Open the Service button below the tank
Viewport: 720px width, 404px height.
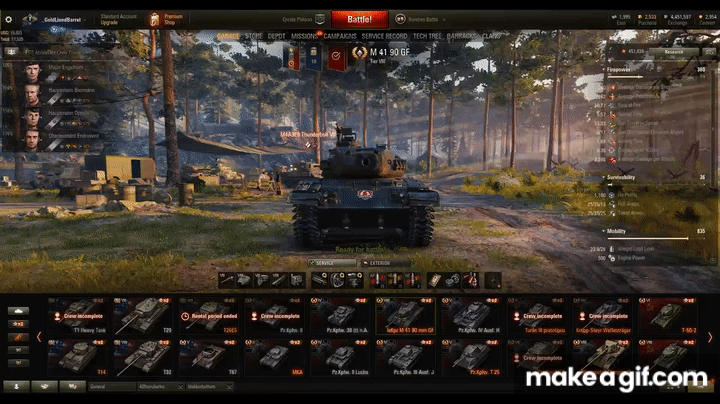tap(332, 264)
